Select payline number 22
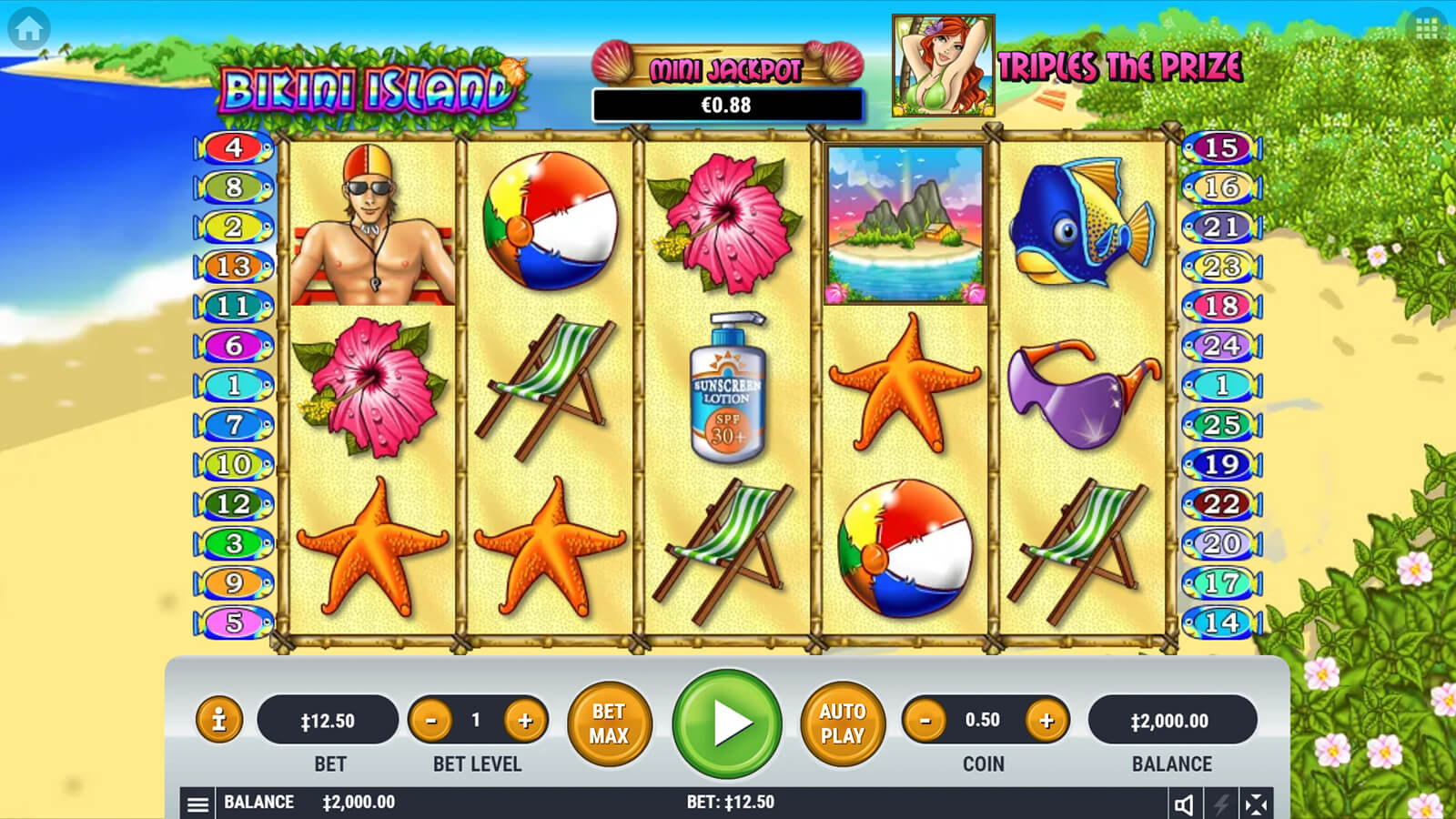The height and width of the screenshot is (819, 1456). click(1221, 503)
